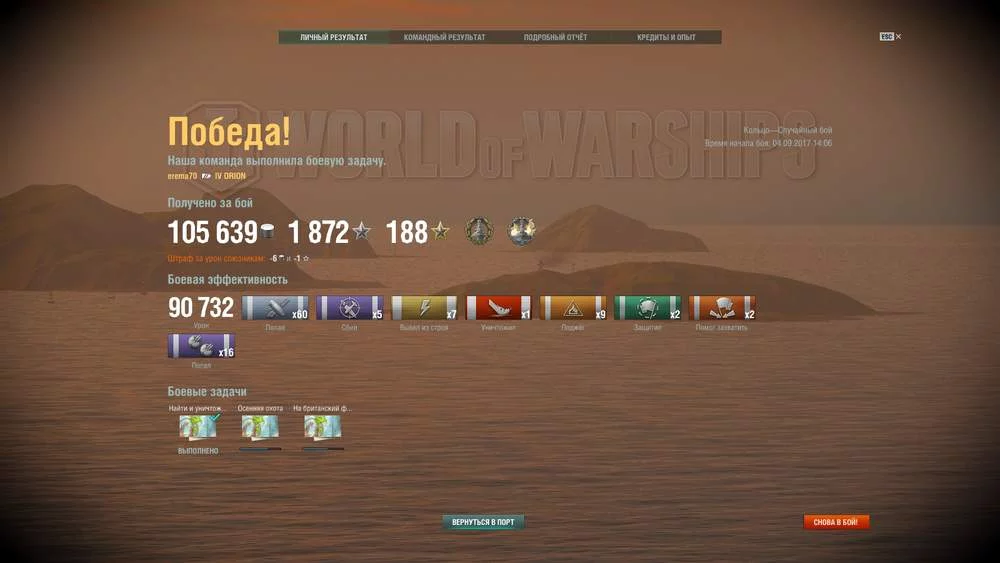1000x563 pixels.
Task: Start another battle with Снова в бой!
Action: coord(836,522)
